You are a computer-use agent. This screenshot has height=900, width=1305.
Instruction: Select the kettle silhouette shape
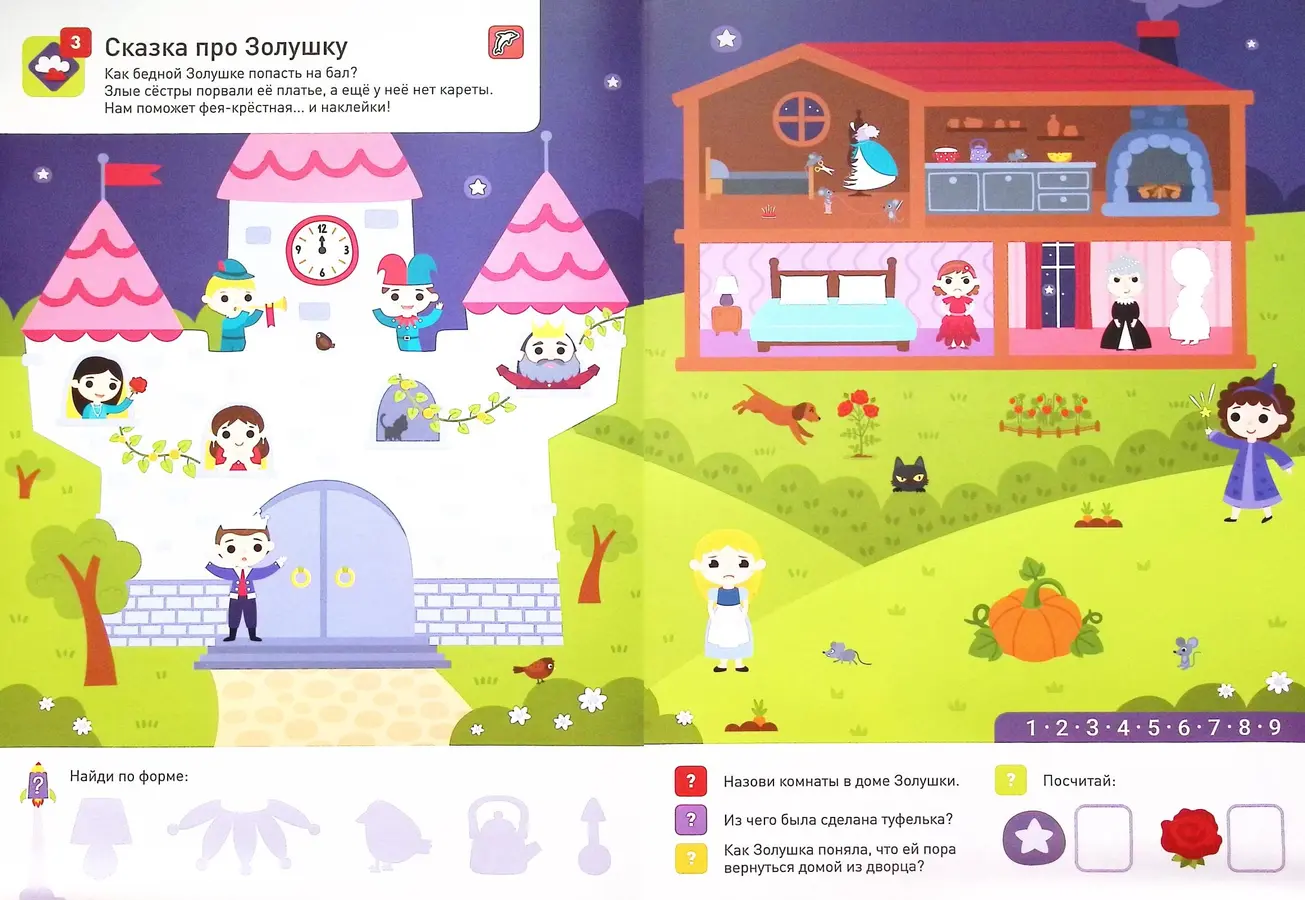point(504,833)
